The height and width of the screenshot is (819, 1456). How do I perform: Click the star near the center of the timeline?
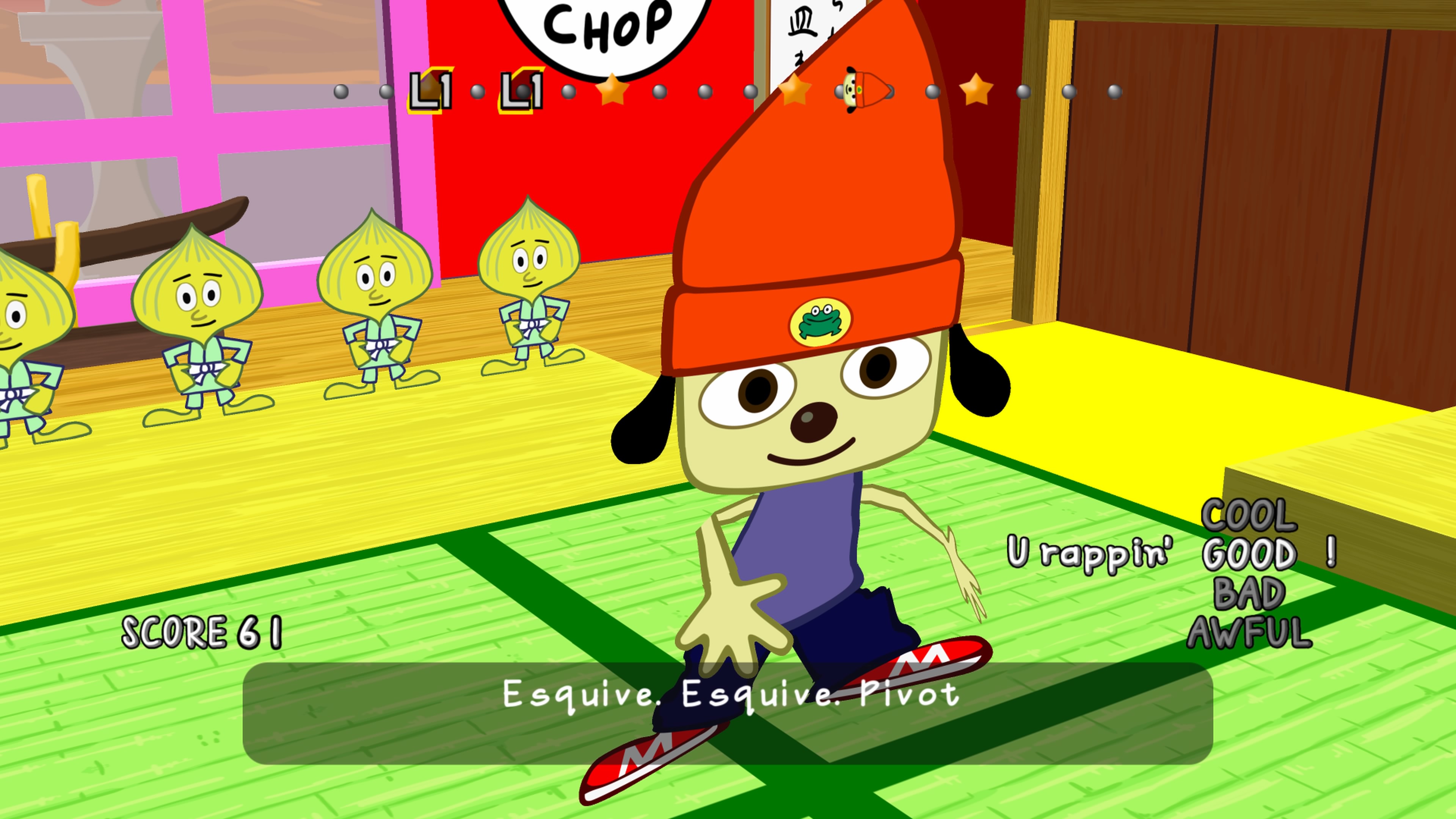coord(795,91)
